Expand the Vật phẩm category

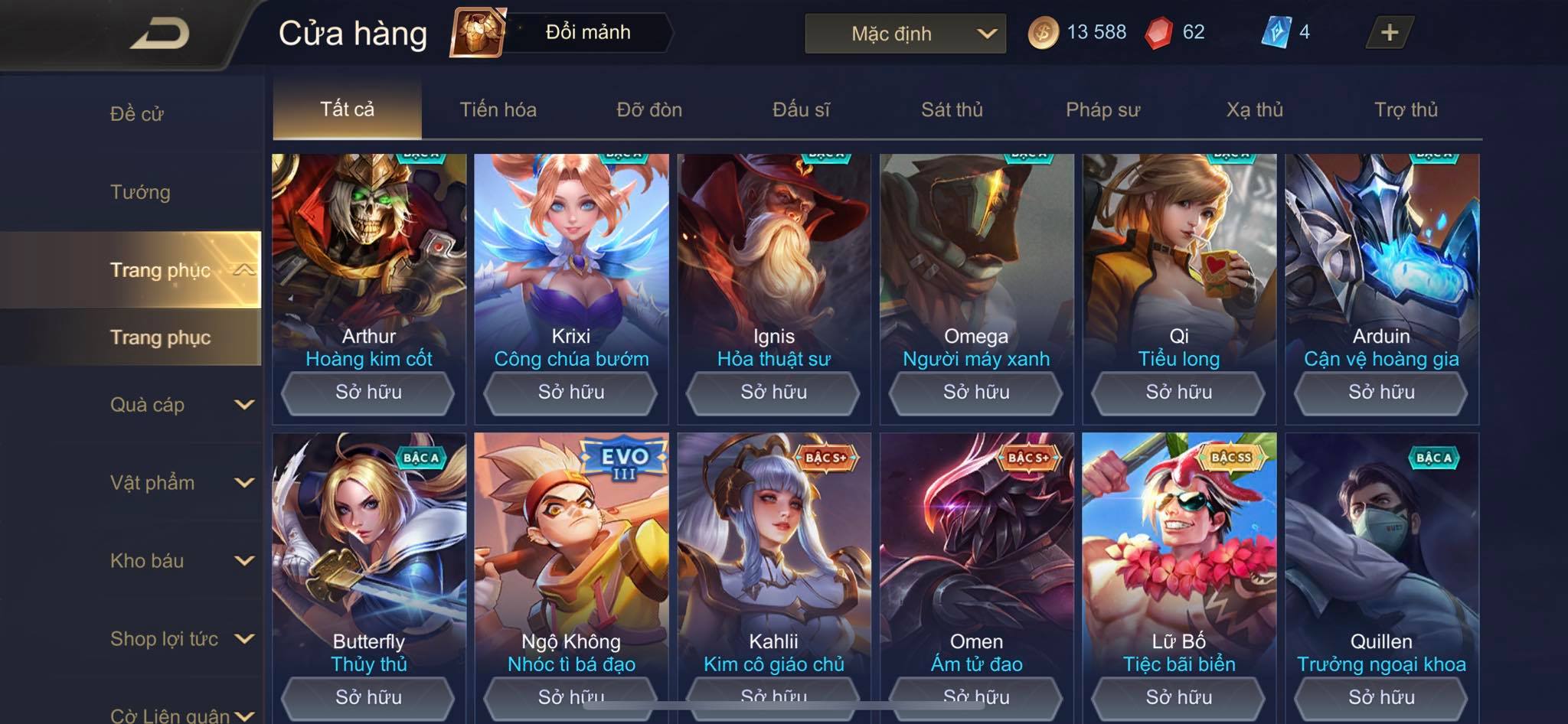180,483
